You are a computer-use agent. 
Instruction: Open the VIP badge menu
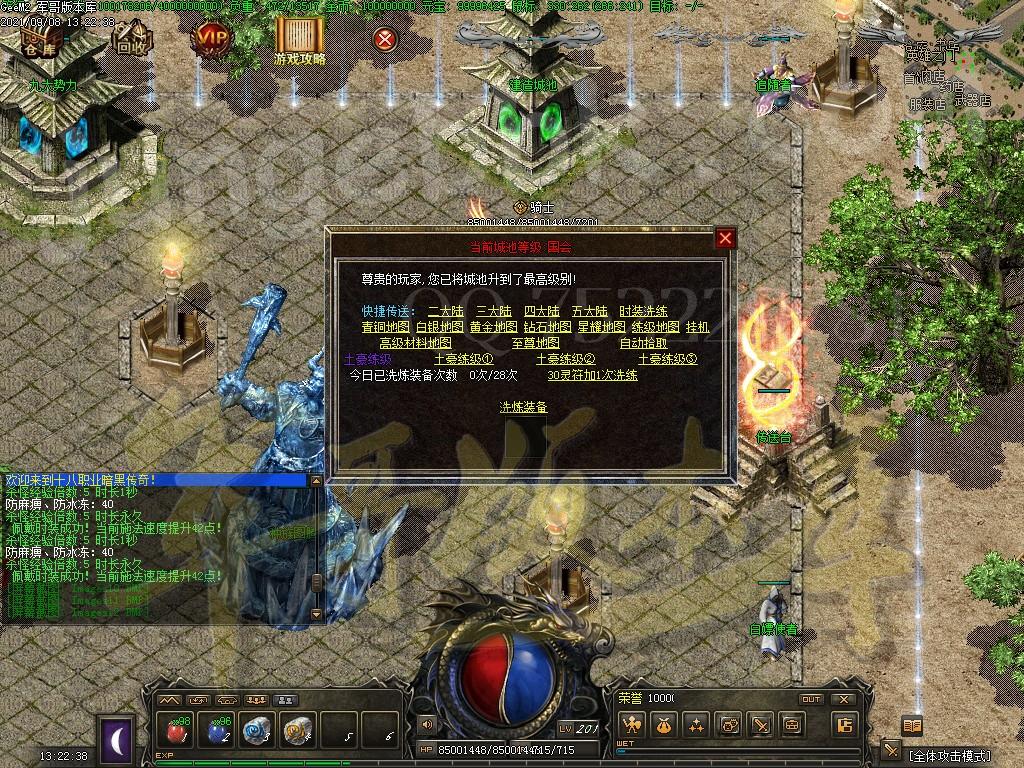211,39
